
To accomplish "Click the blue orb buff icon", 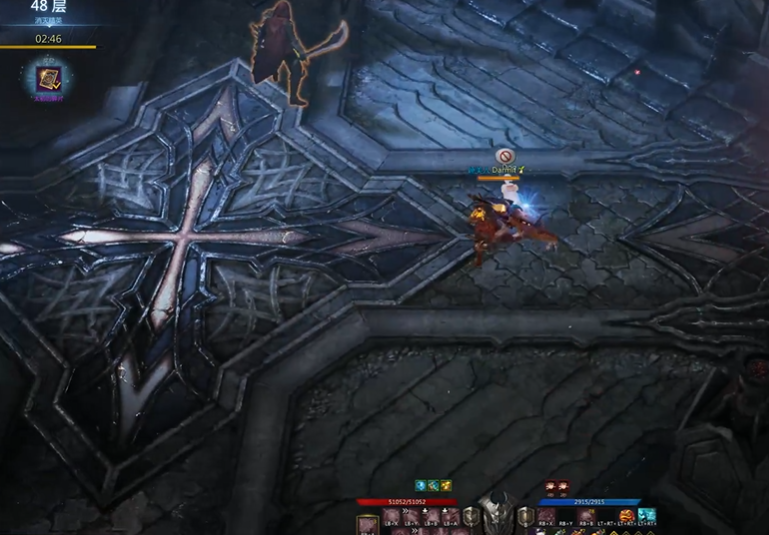I will [x=421, y=486].
